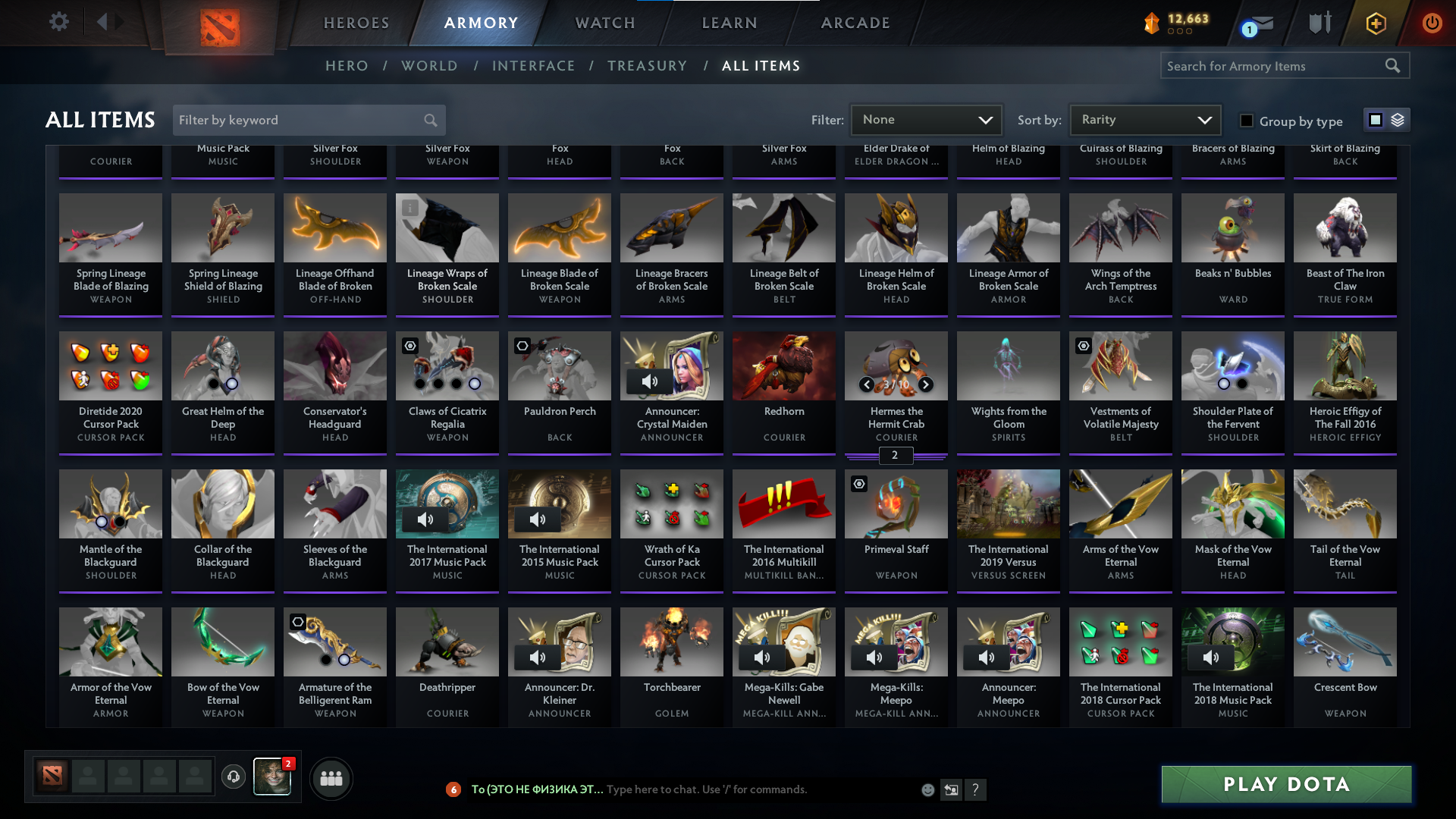Enable the Group by type checkbox
This screenshot has height=819, width=1456.
pos(1246,121)
